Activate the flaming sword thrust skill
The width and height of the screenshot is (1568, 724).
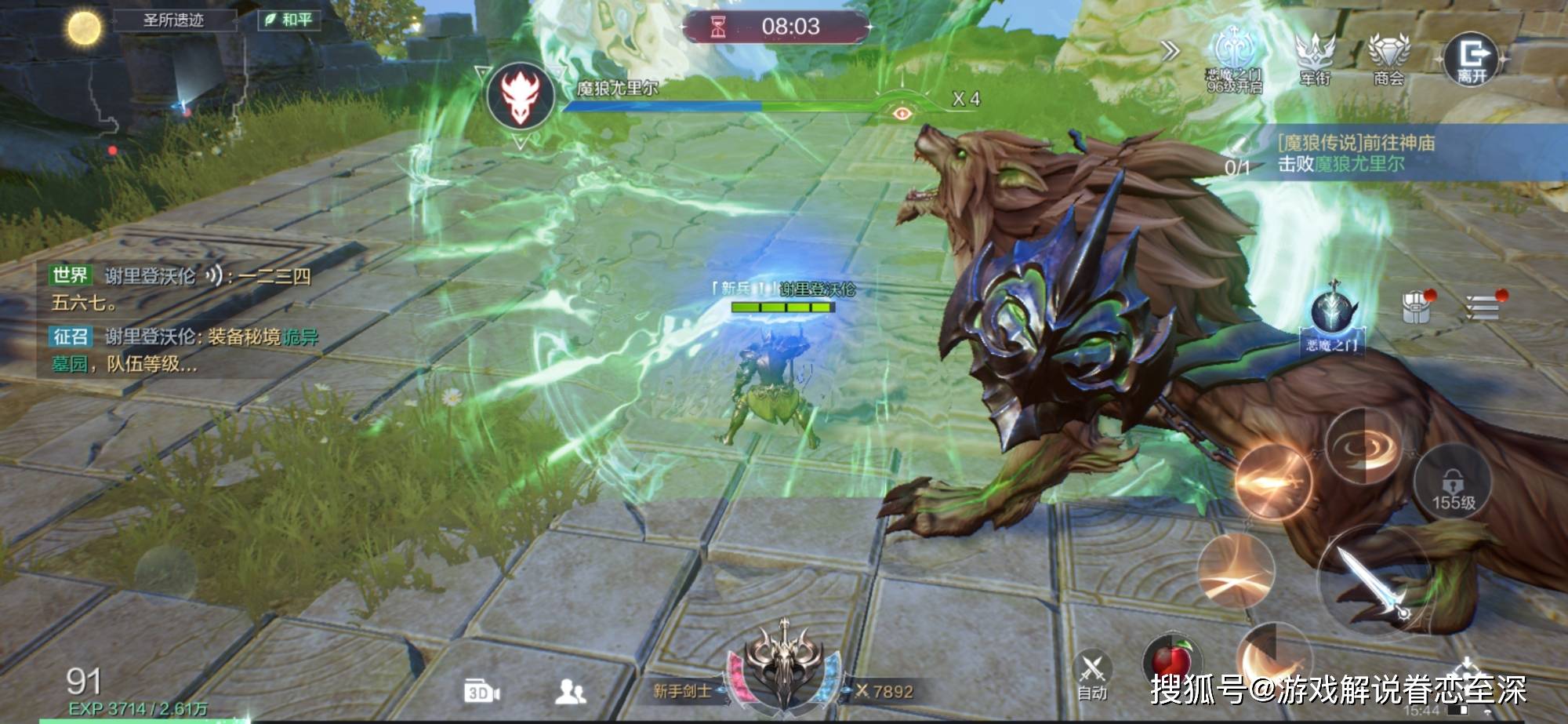(x=1272, y=481)
